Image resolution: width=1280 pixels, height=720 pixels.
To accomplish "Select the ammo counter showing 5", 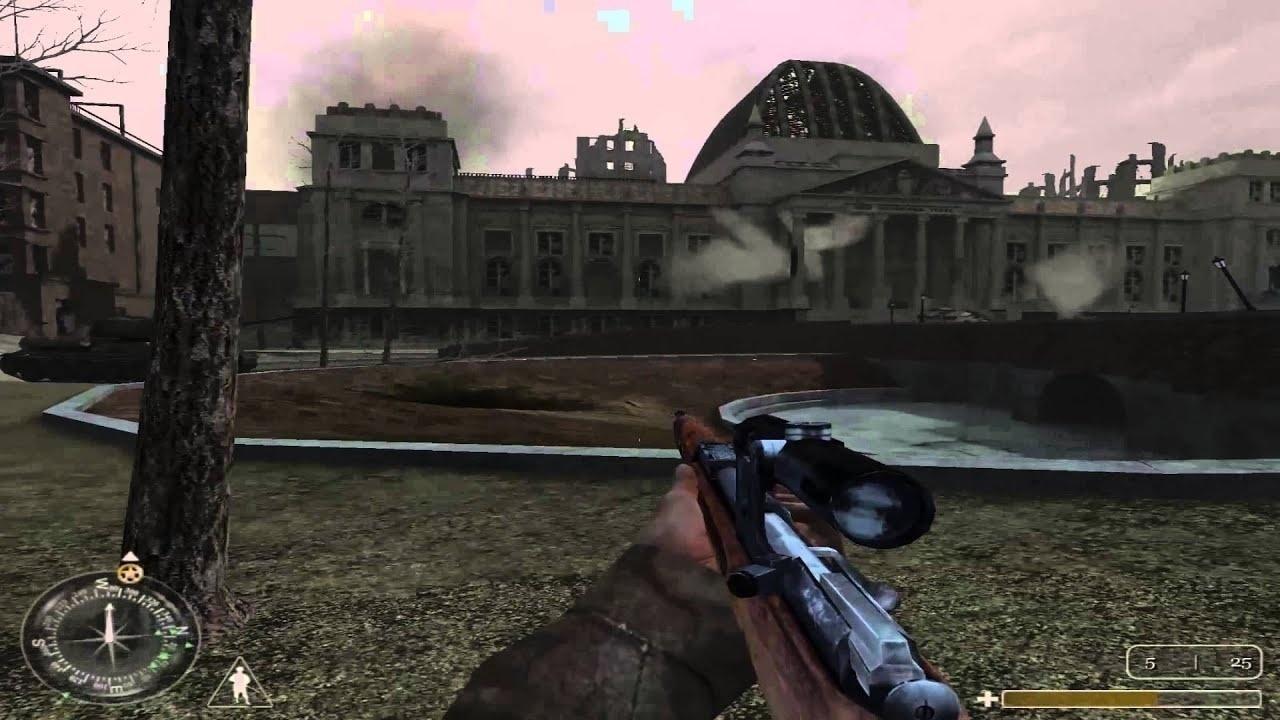I will (1150, 663).
